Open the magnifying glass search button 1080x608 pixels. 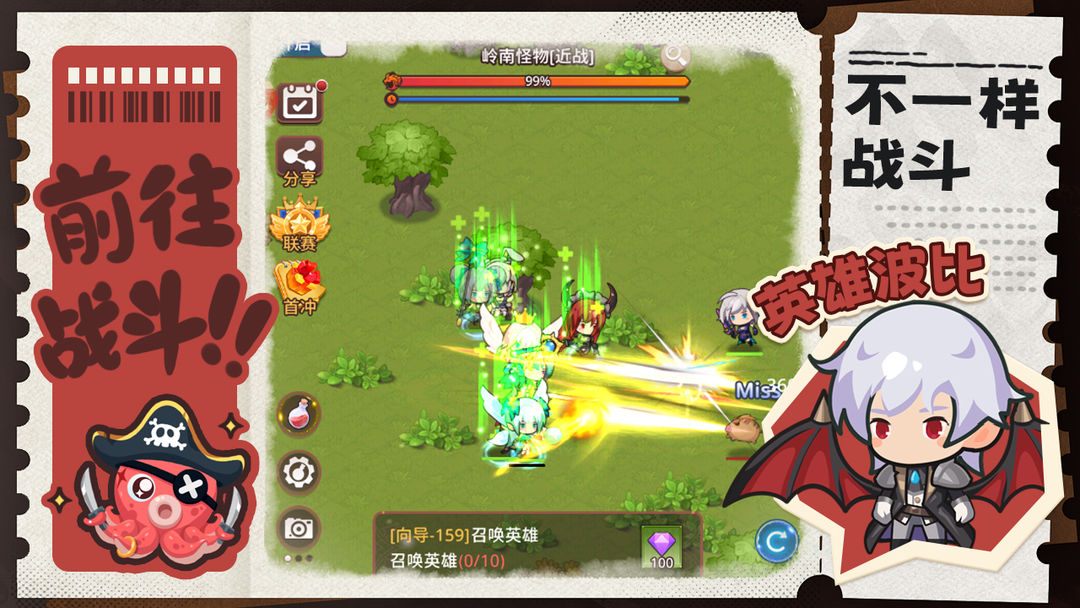pos(675,55)
